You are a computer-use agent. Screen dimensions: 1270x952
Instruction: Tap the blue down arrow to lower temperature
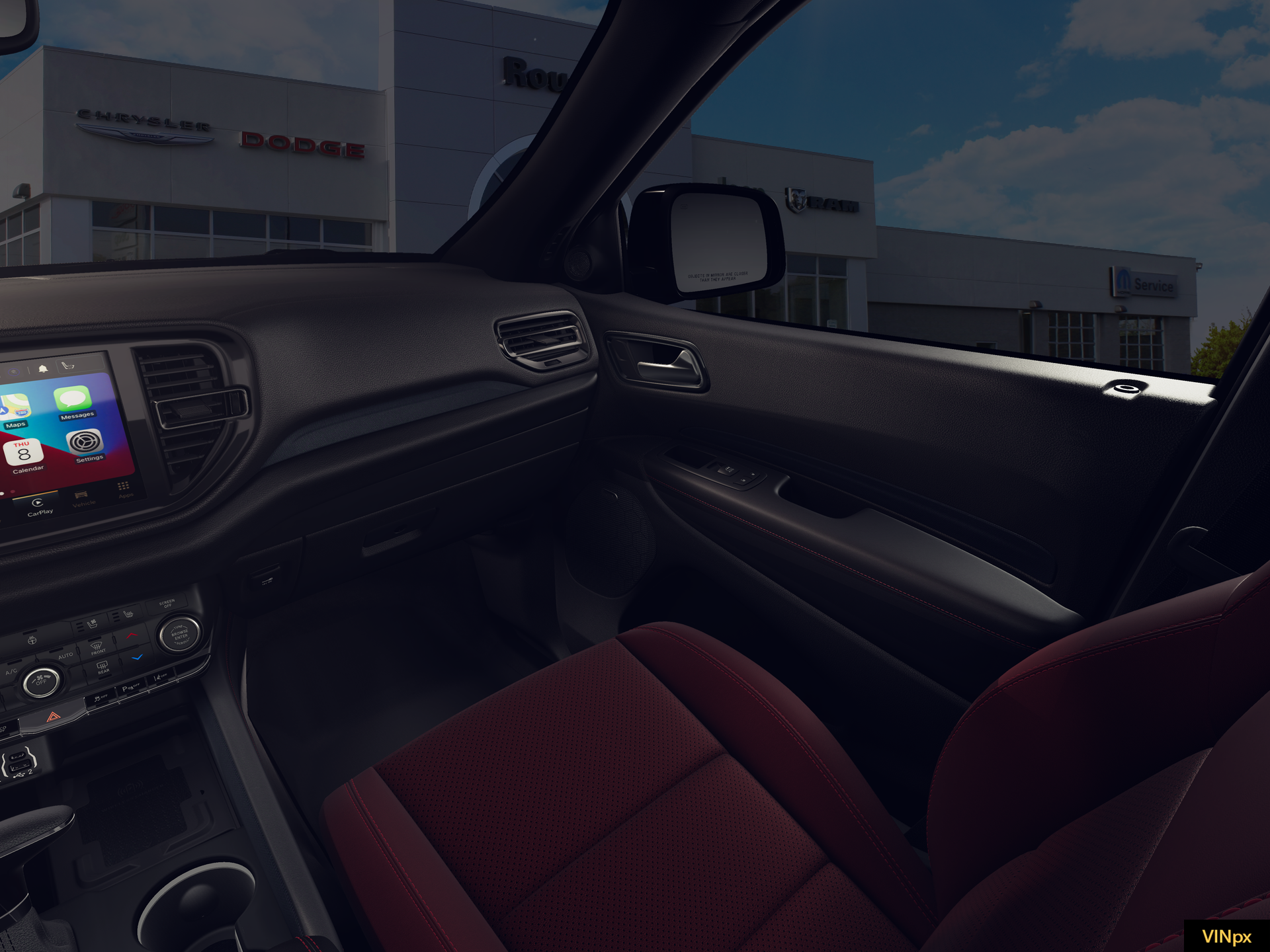pos(136,656)
